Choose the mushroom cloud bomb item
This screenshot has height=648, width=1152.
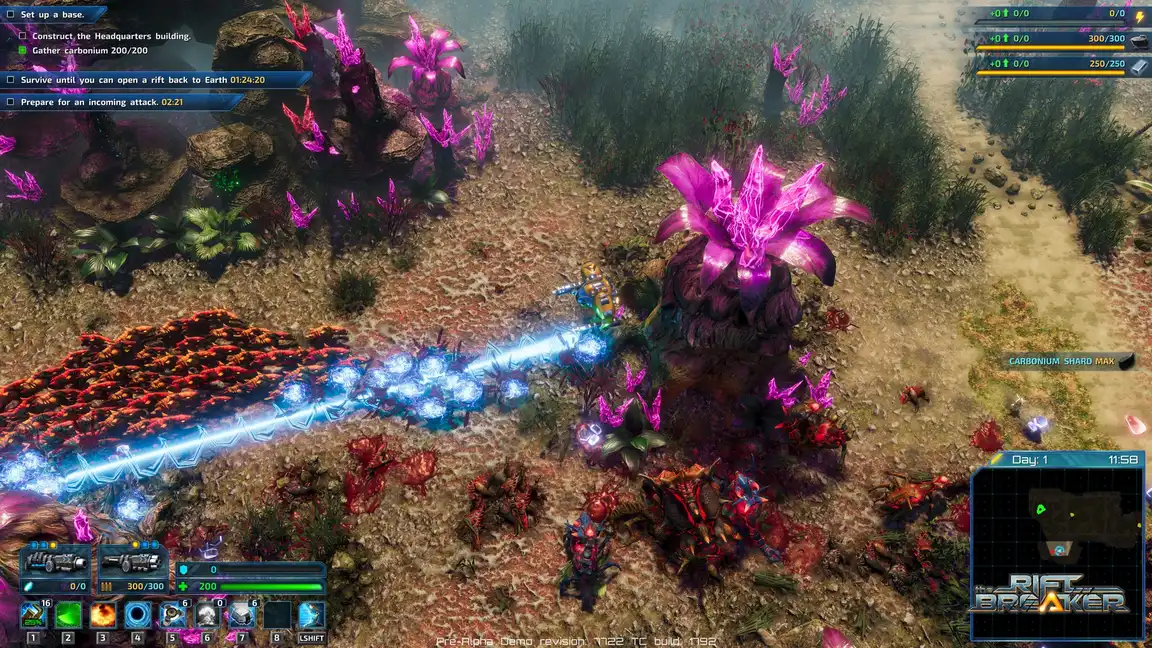click(207, 614)
